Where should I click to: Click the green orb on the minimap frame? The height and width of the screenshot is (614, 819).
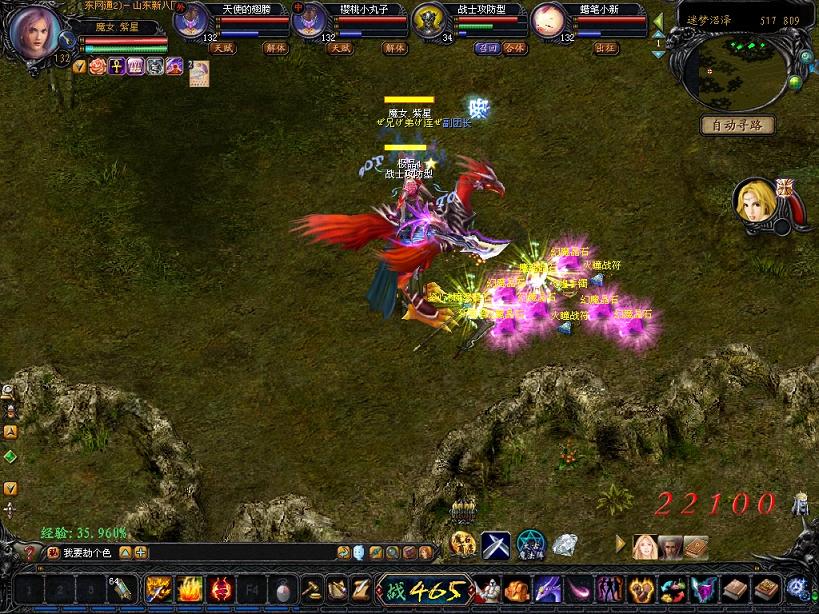[x=795, y=81]
